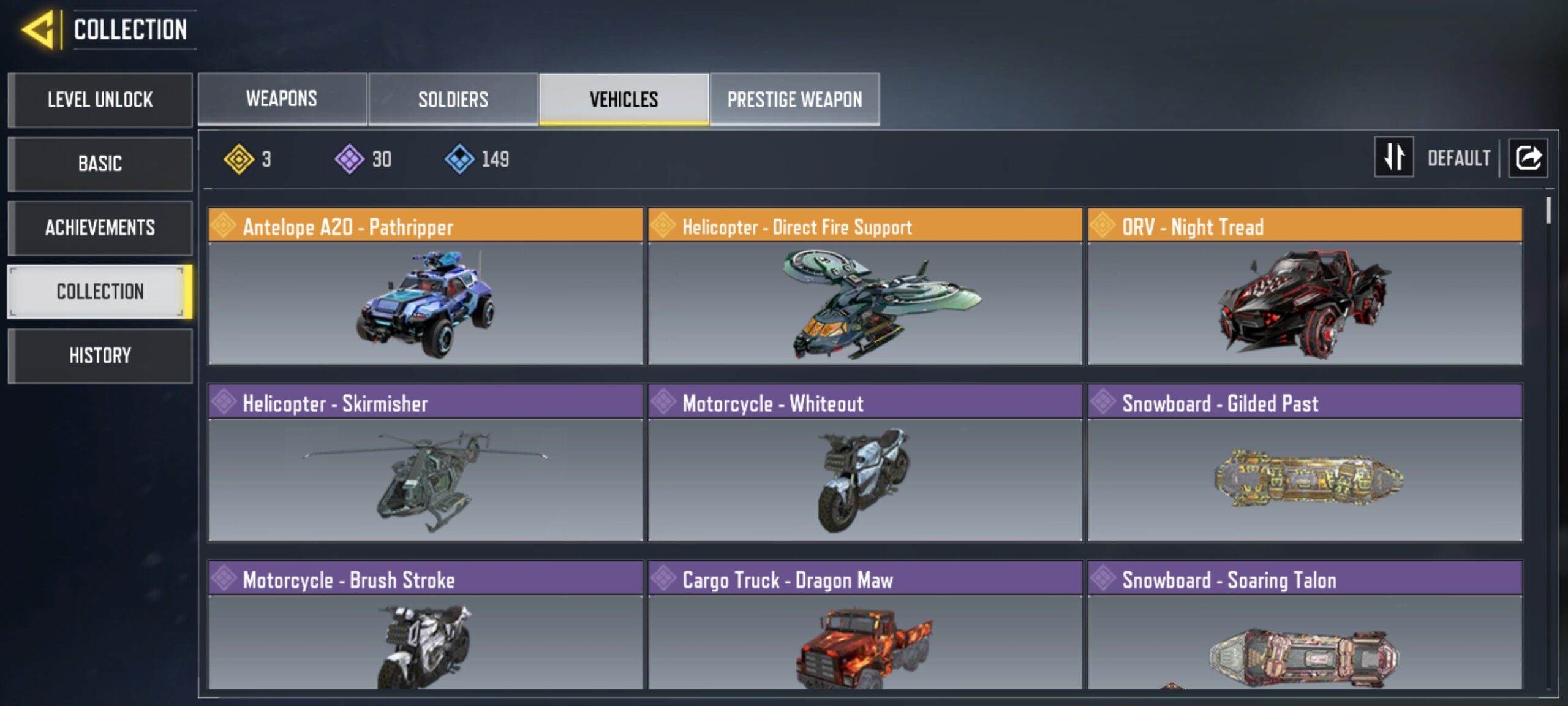Switch to the Weapons tab
The image size is (1568, 706).
282,99
